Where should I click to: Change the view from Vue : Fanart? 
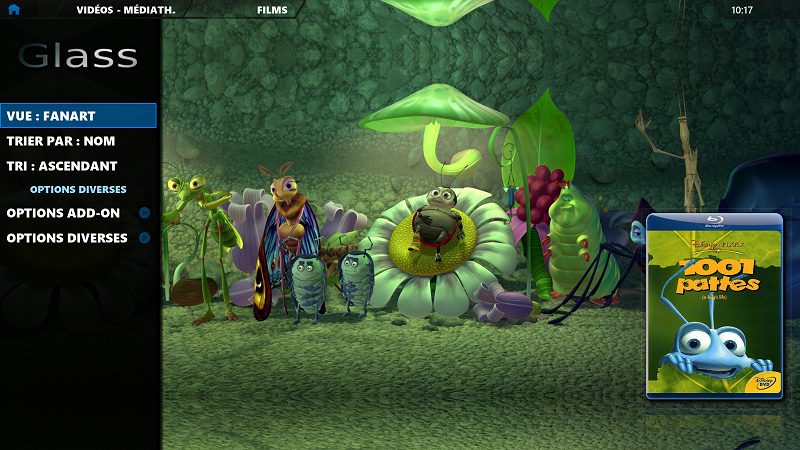[x=78, y=116]
